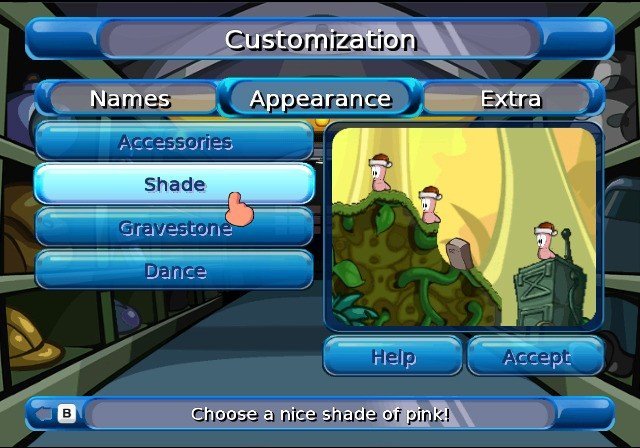Click the worm preview thumbnail
Image resolution: width=640 pixels, height=448 pixels.
click(463, 228)
